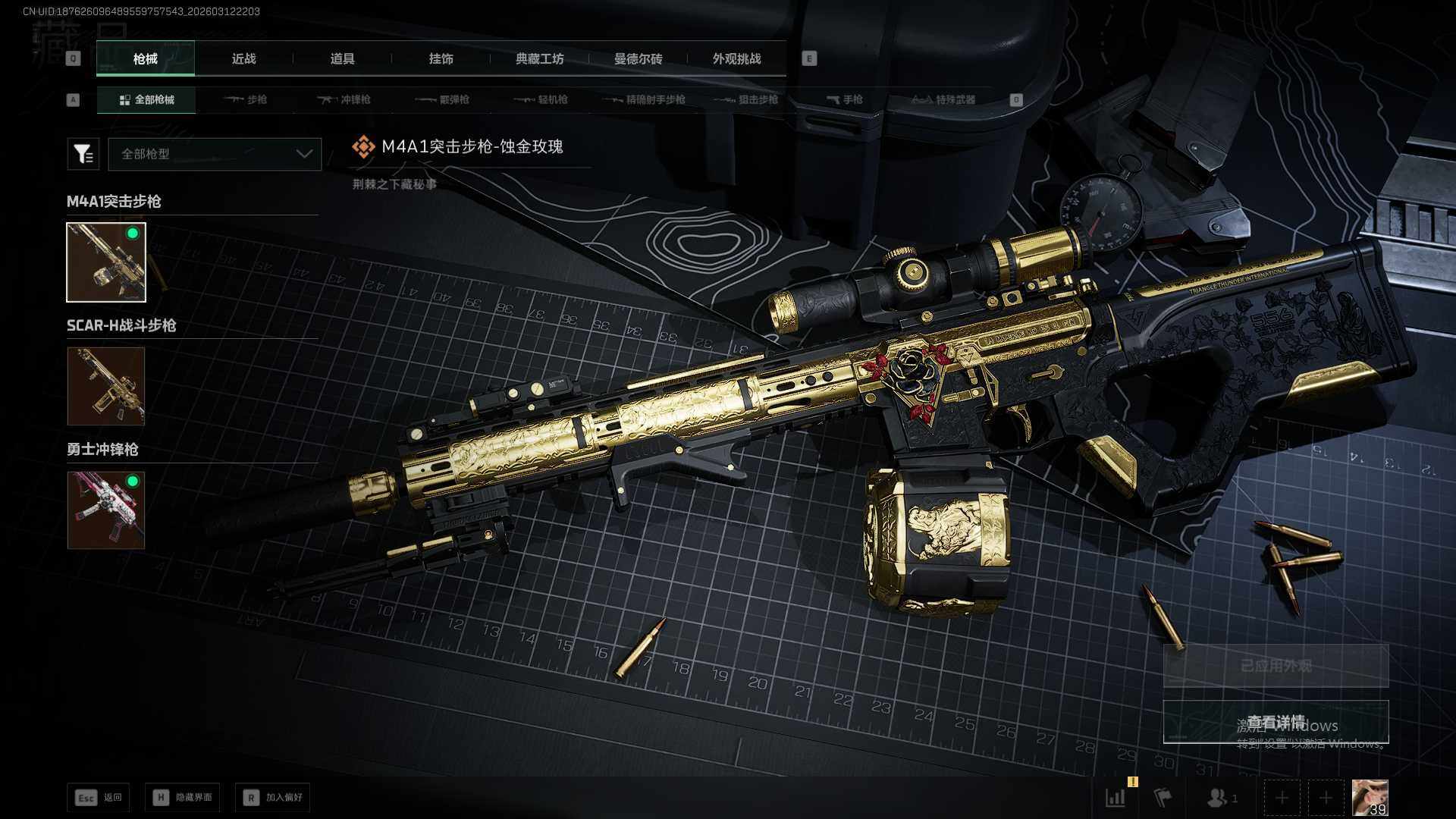Choose the SCAR-H battle rifle skin thumbnail

[106, 386]
